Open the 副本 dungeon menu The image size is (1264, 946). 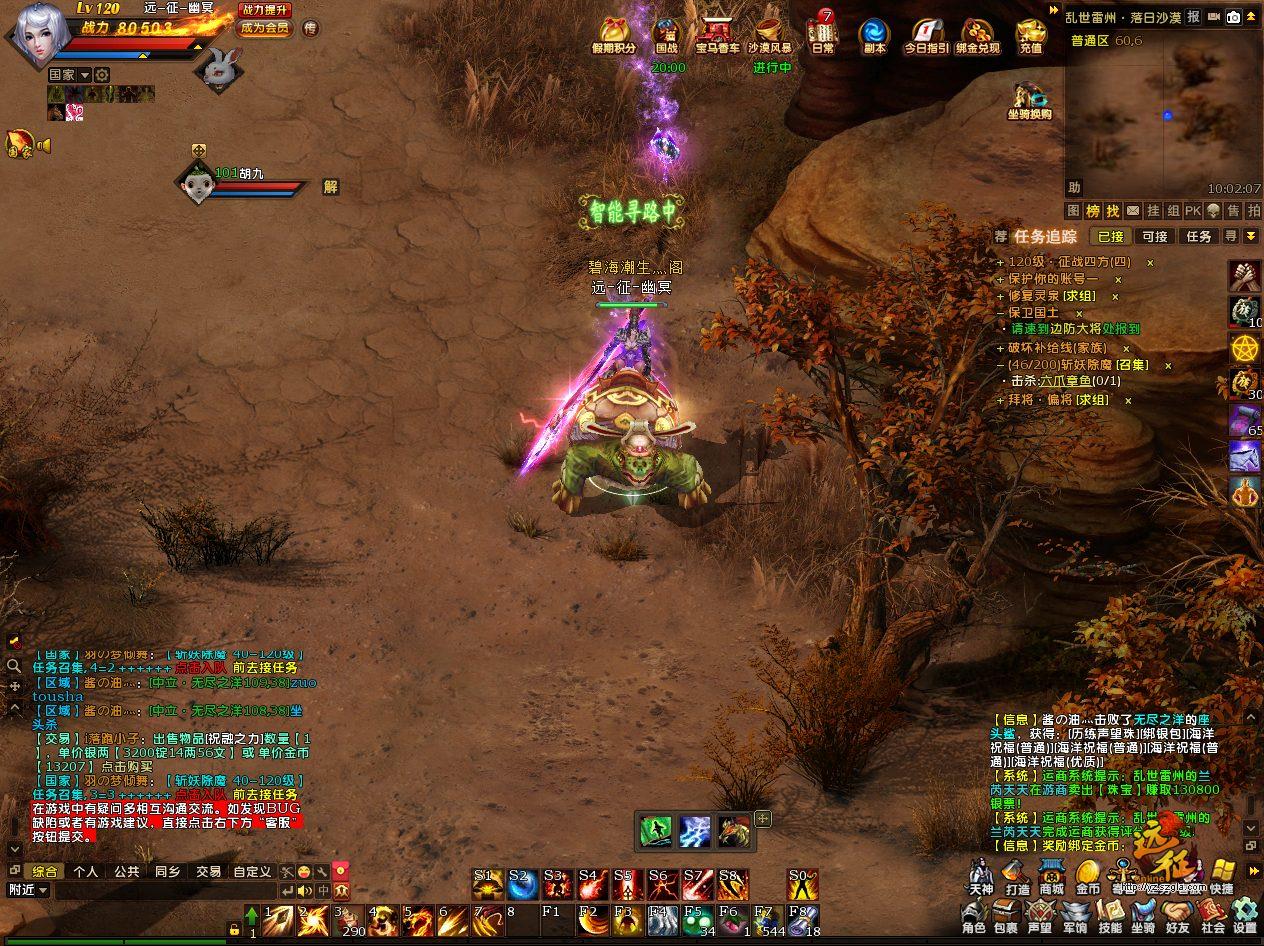click(x=873, y=34)
